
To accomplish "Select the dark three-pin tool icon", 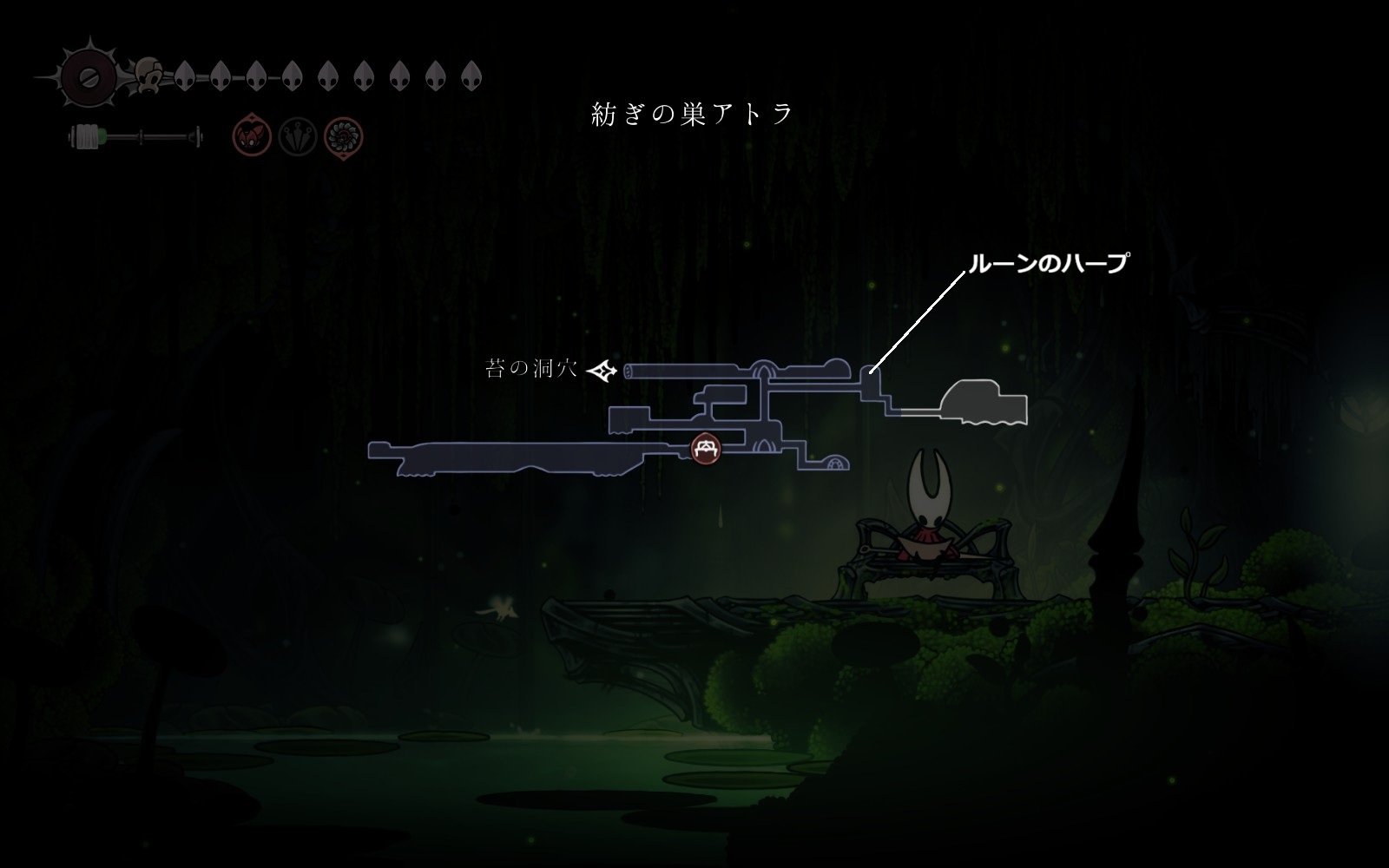I will (298, 137).
